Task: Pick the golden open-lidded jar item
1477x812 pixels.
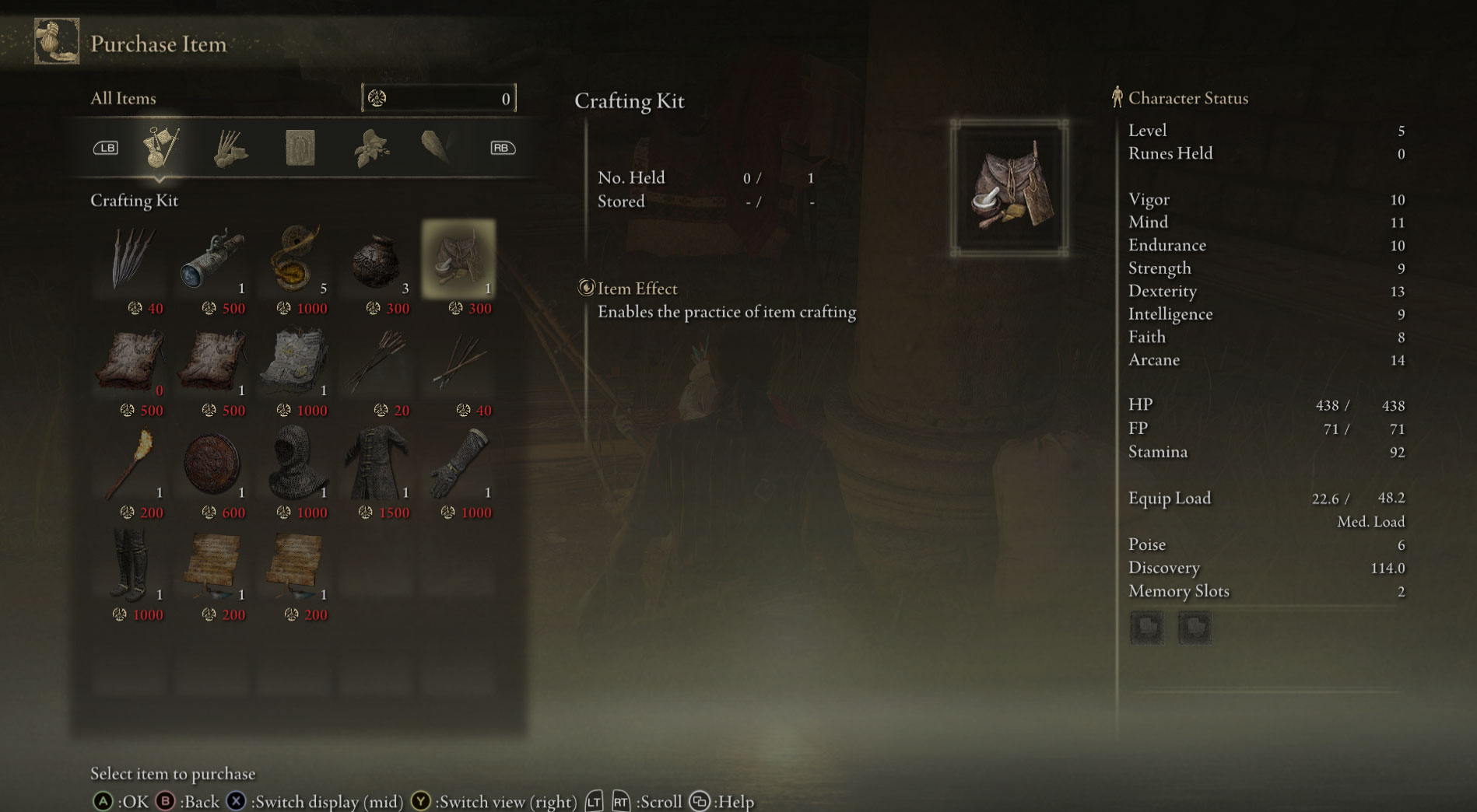Action: [294, 259]
